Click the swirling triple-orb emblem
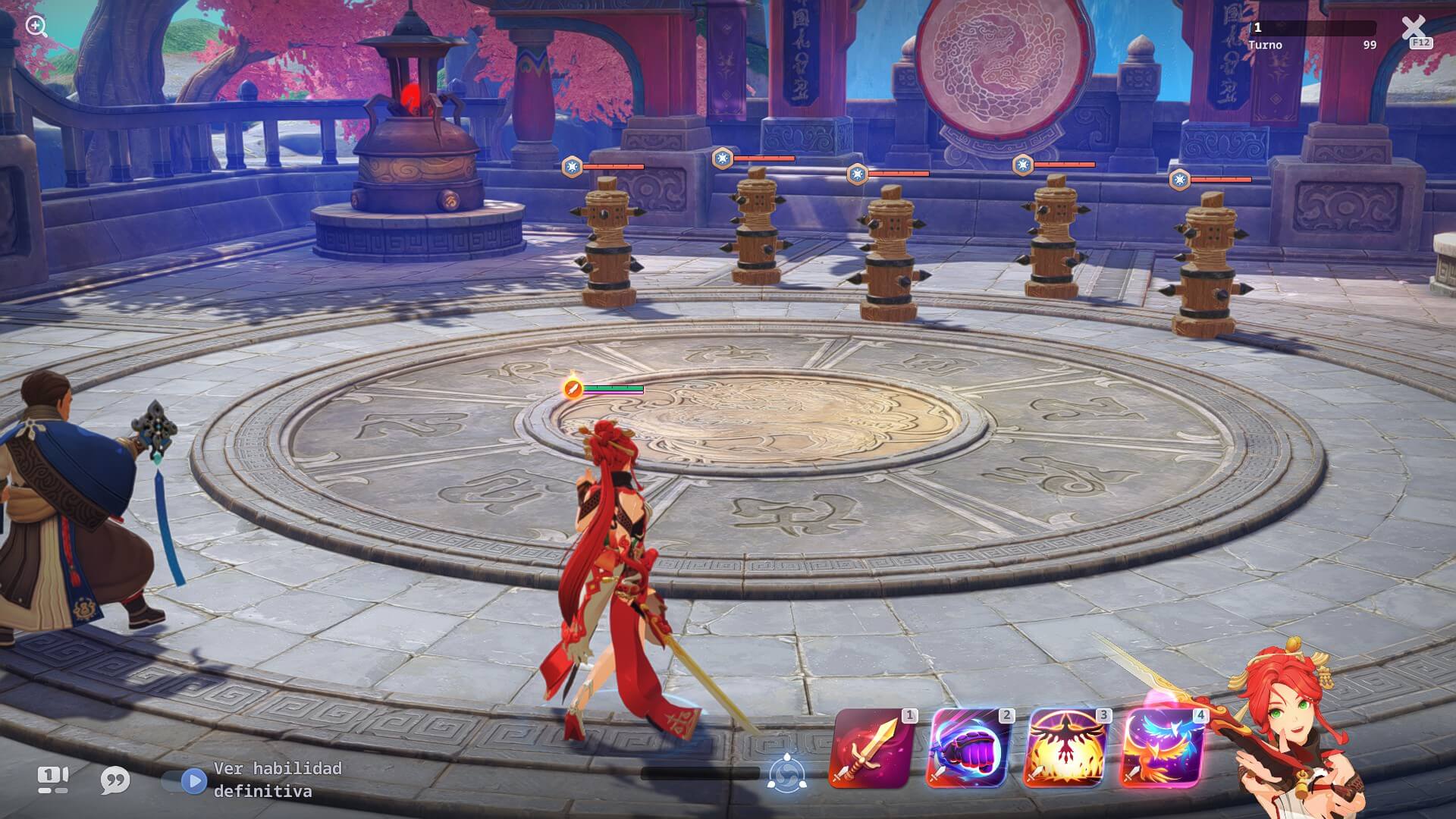The height and width of the screenshot is (819, 1456). (x=786, y=774)
